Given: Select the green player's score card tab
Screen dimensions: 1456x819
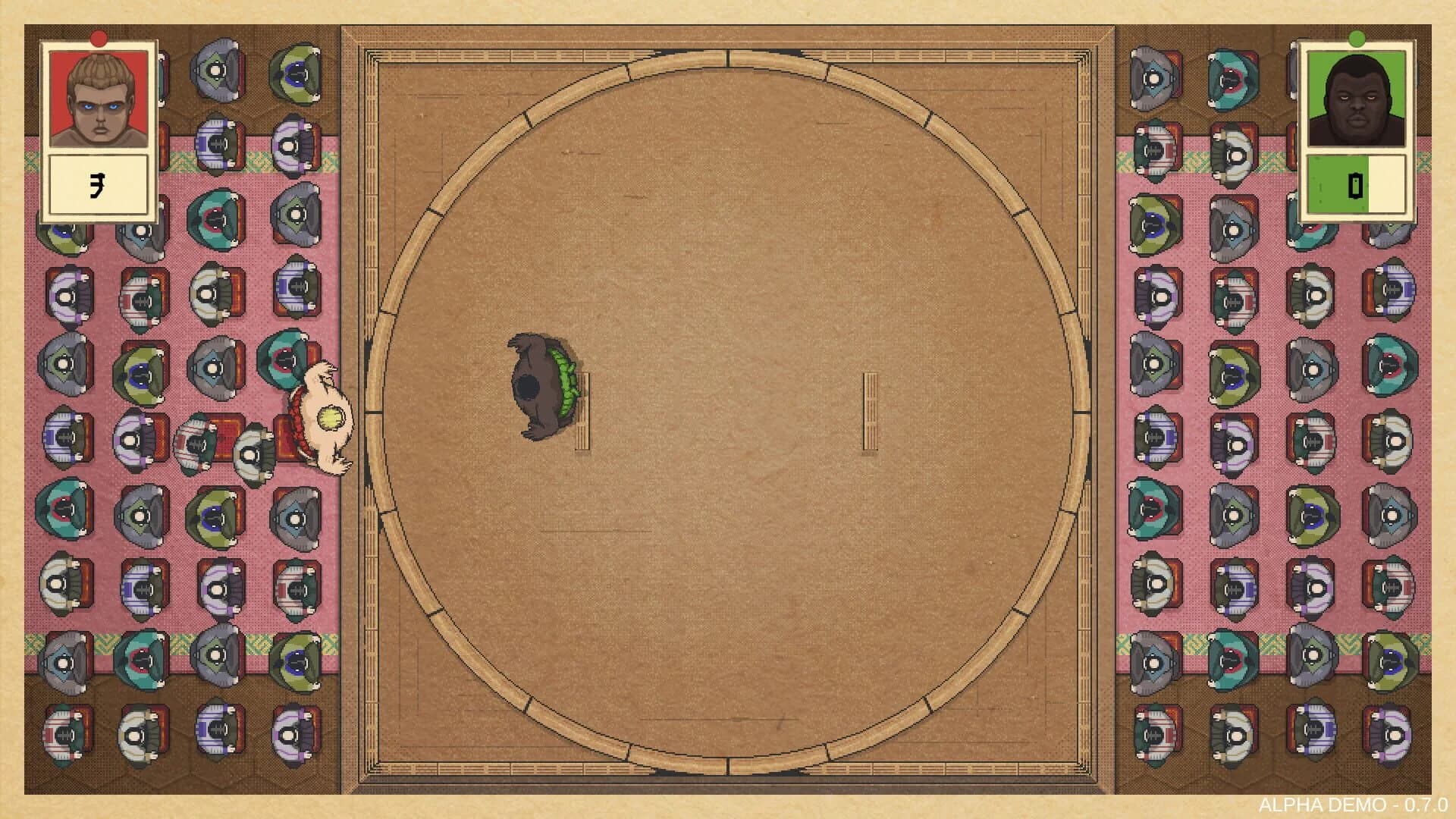Looking at the screenshot, I should pos(1356,184).
